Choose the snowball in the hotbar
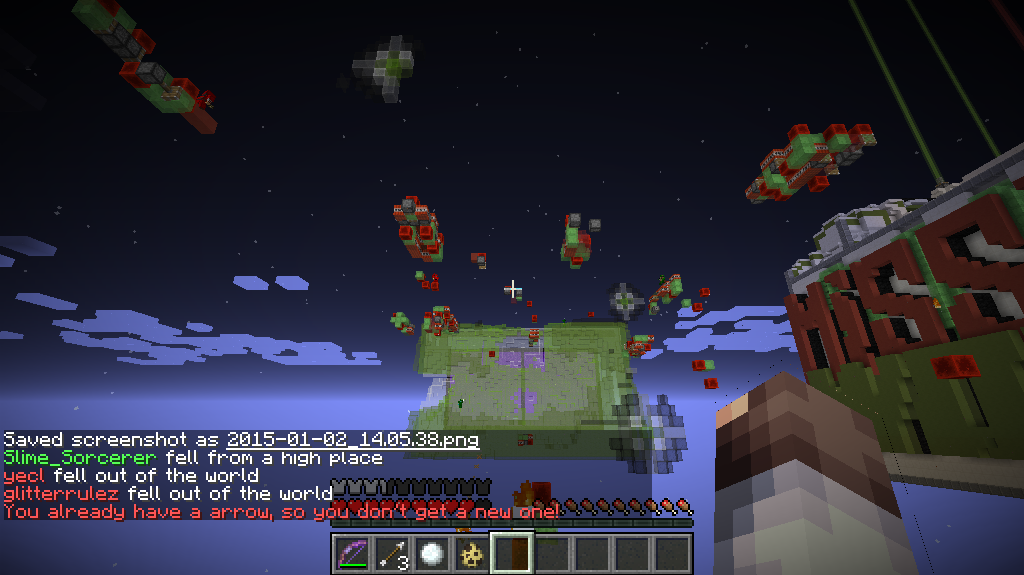The image size is (1024, 575). pos(431,553)
